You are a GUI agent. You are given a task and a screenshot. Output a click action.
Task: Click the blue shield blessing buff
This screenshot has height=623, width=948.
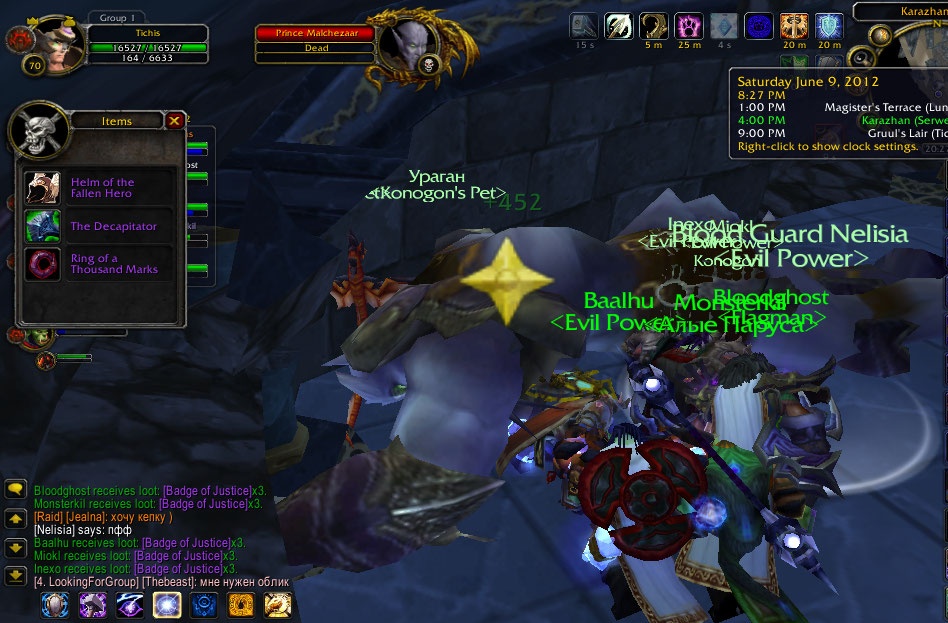point(829,26)
